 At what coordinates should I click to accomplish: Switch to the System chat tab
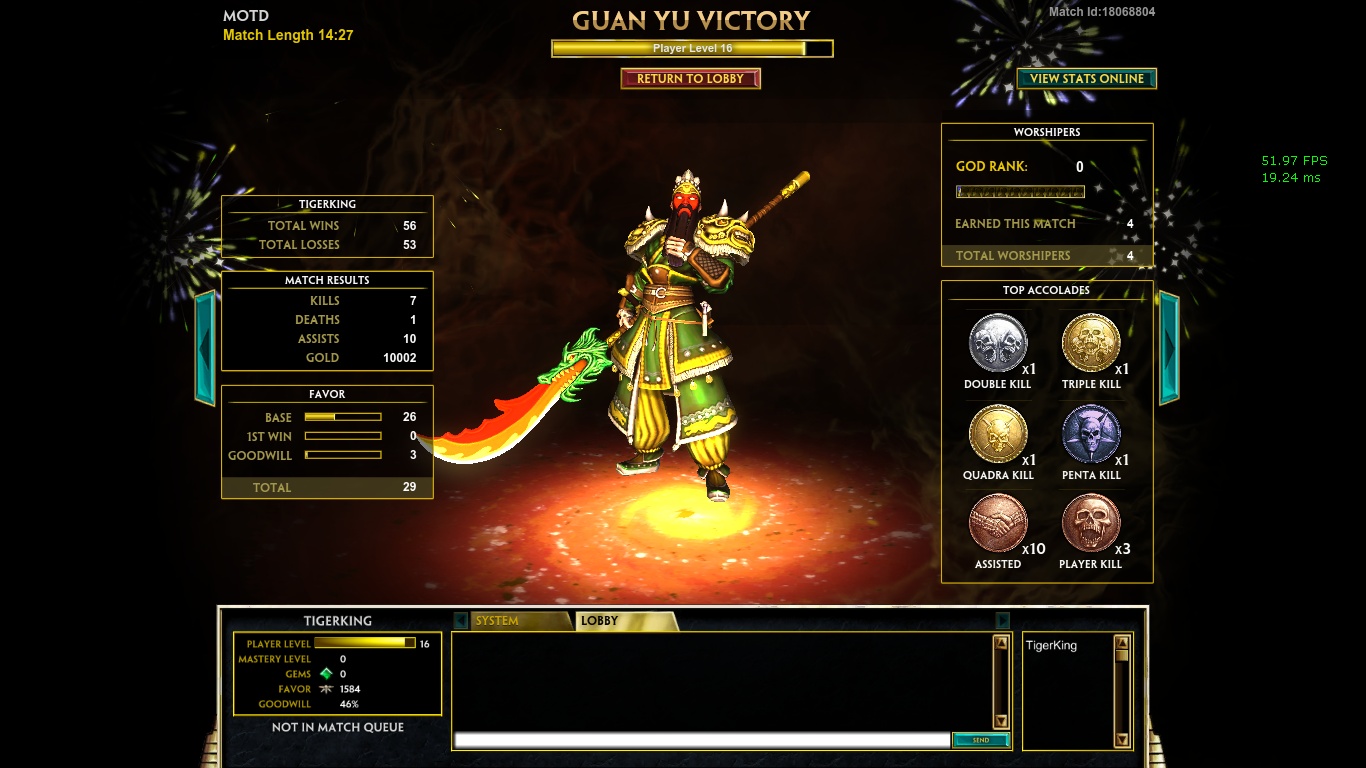(510, 621)
